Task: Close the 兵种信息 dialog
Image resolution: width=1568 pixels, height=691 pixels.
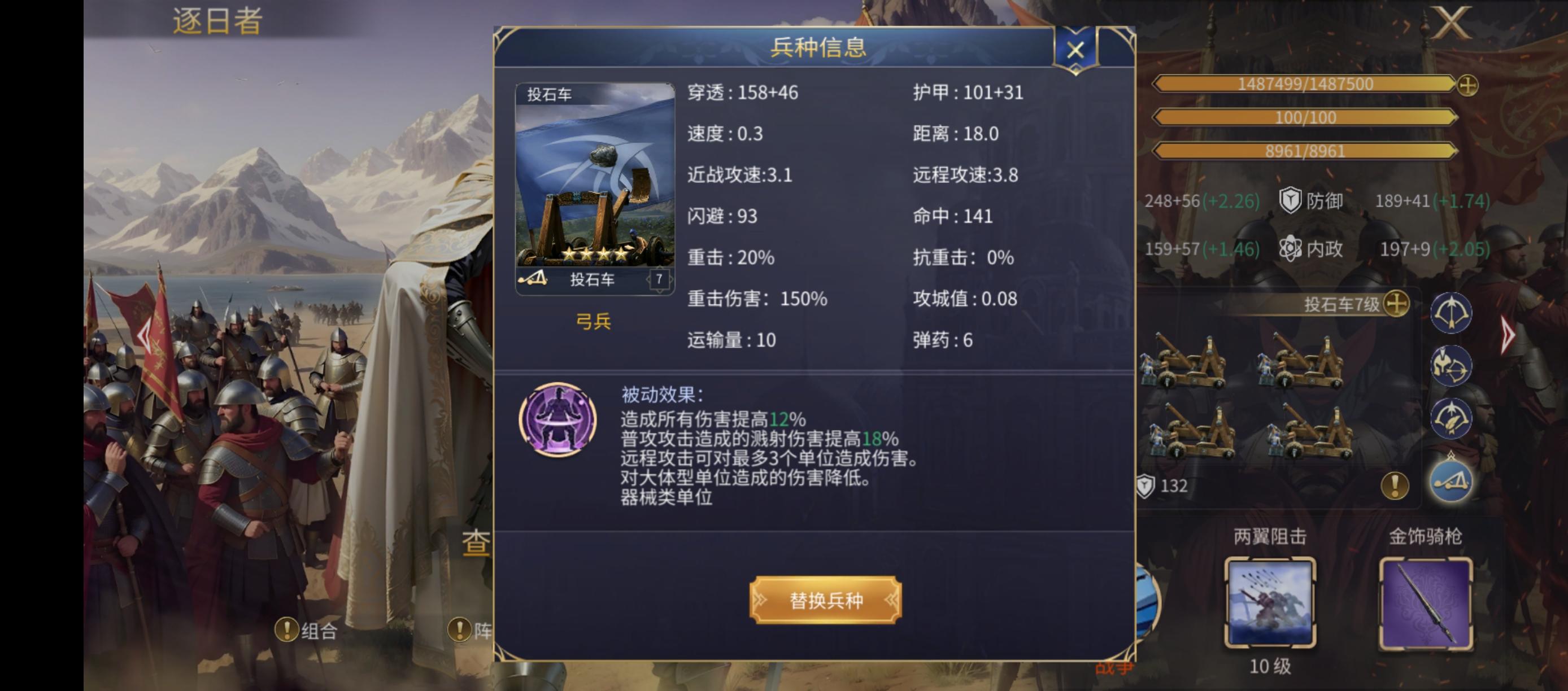Action: (1074, 50)
